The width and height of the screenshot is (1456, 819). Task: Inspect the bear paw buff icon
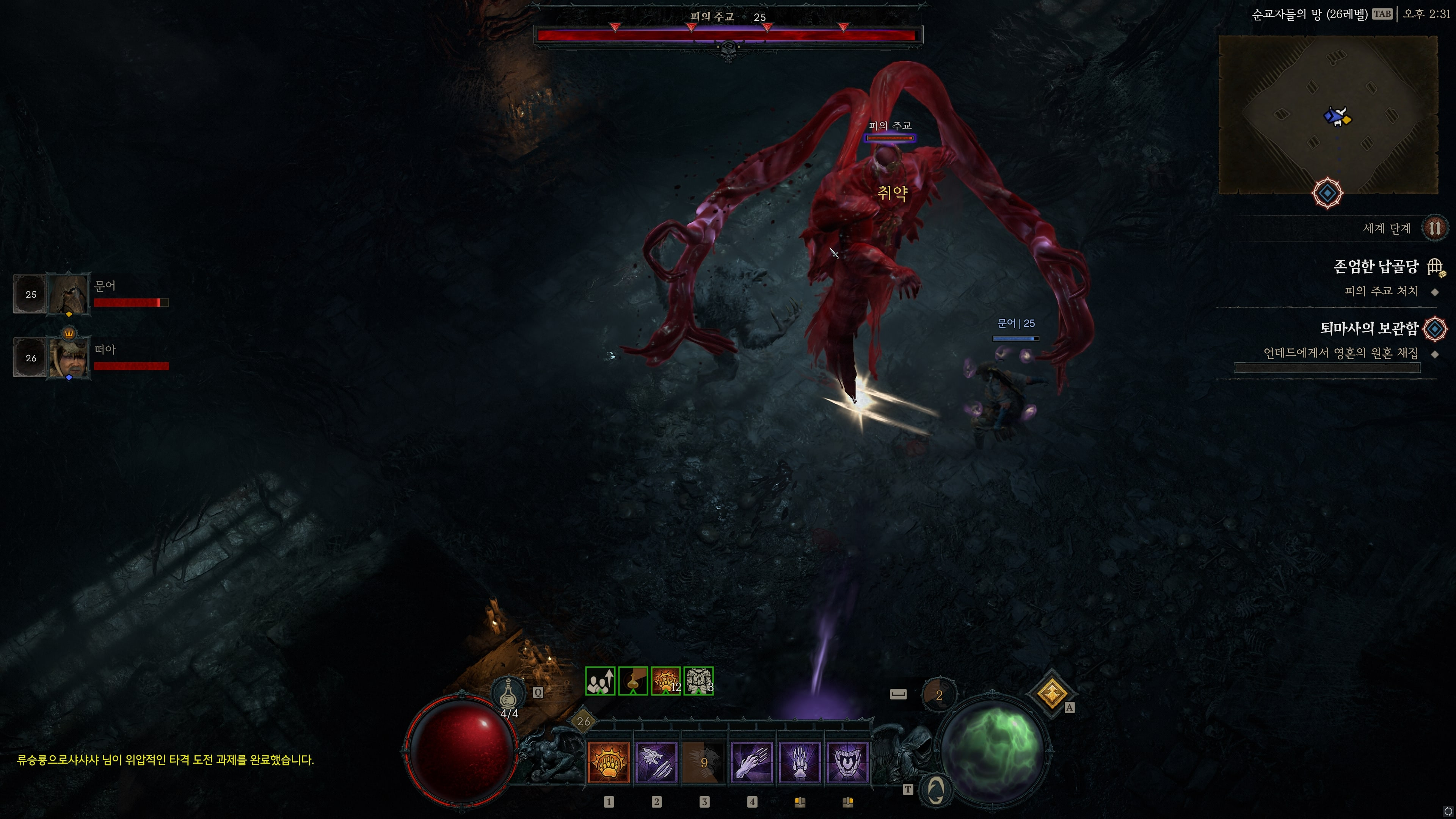tap(665, 681)
